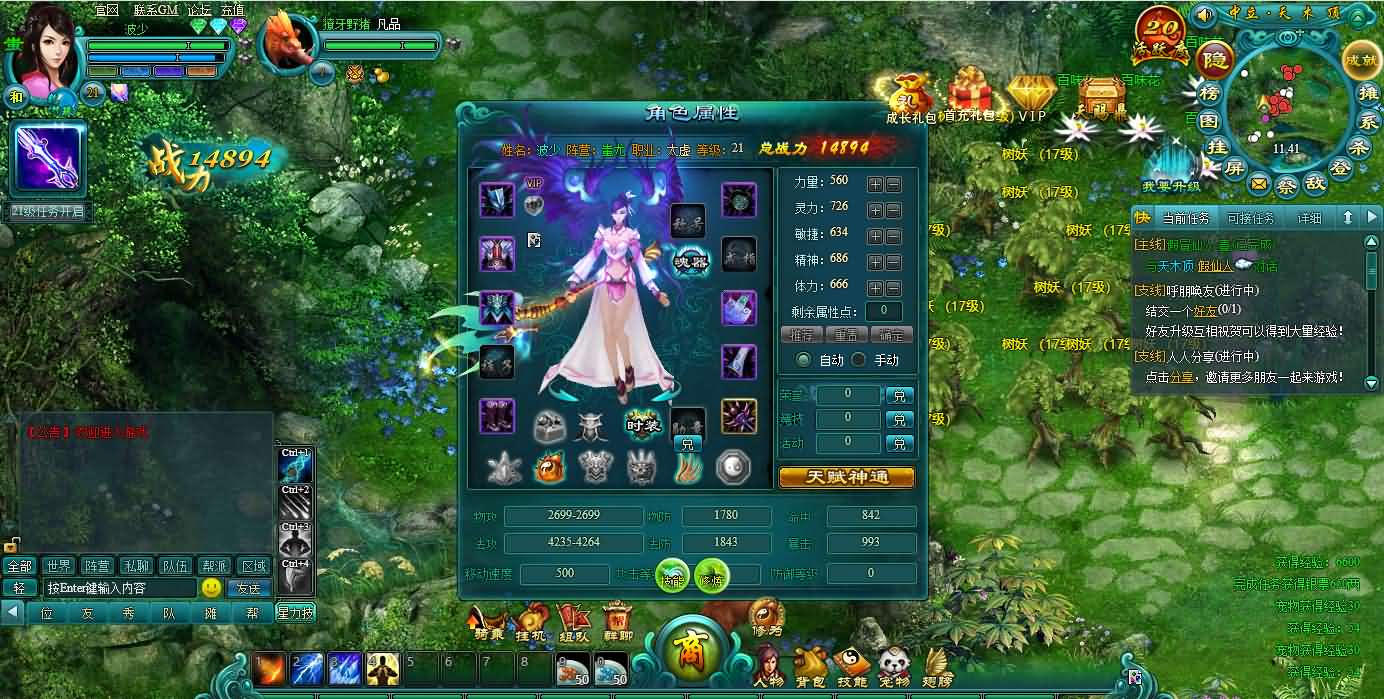The height and width of the screenshot is (699, 1384).
Task: Open the 成就 achievements button by minimap
Action: click(1360, 60)
